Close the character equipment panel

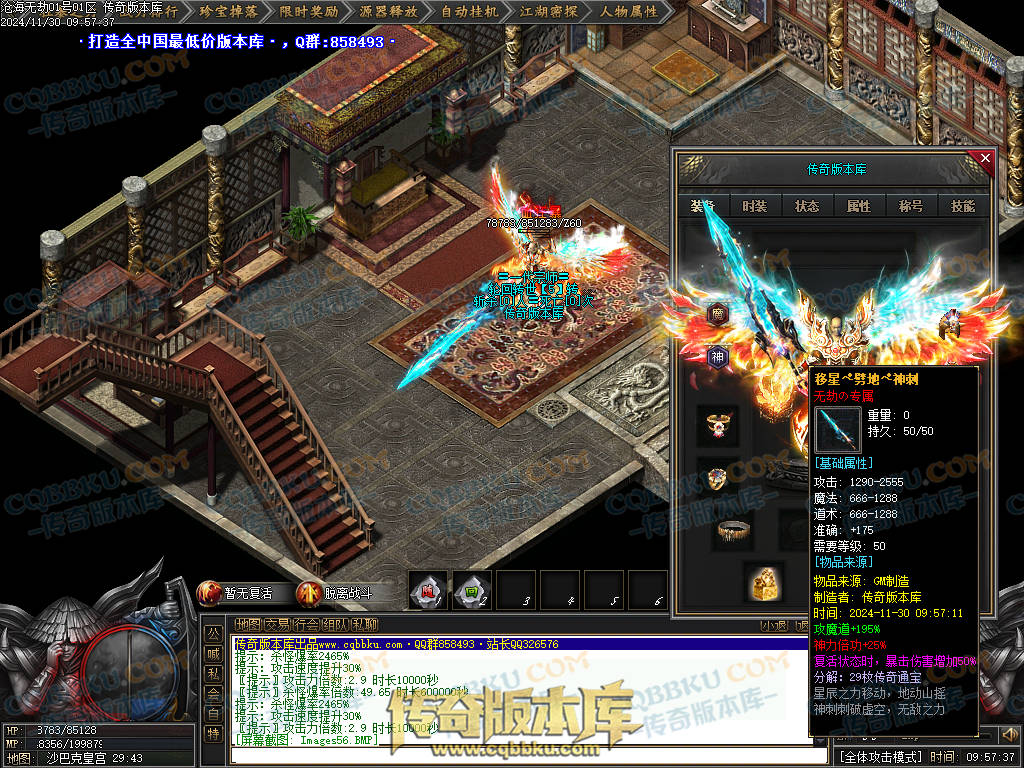tap(985, 158)
